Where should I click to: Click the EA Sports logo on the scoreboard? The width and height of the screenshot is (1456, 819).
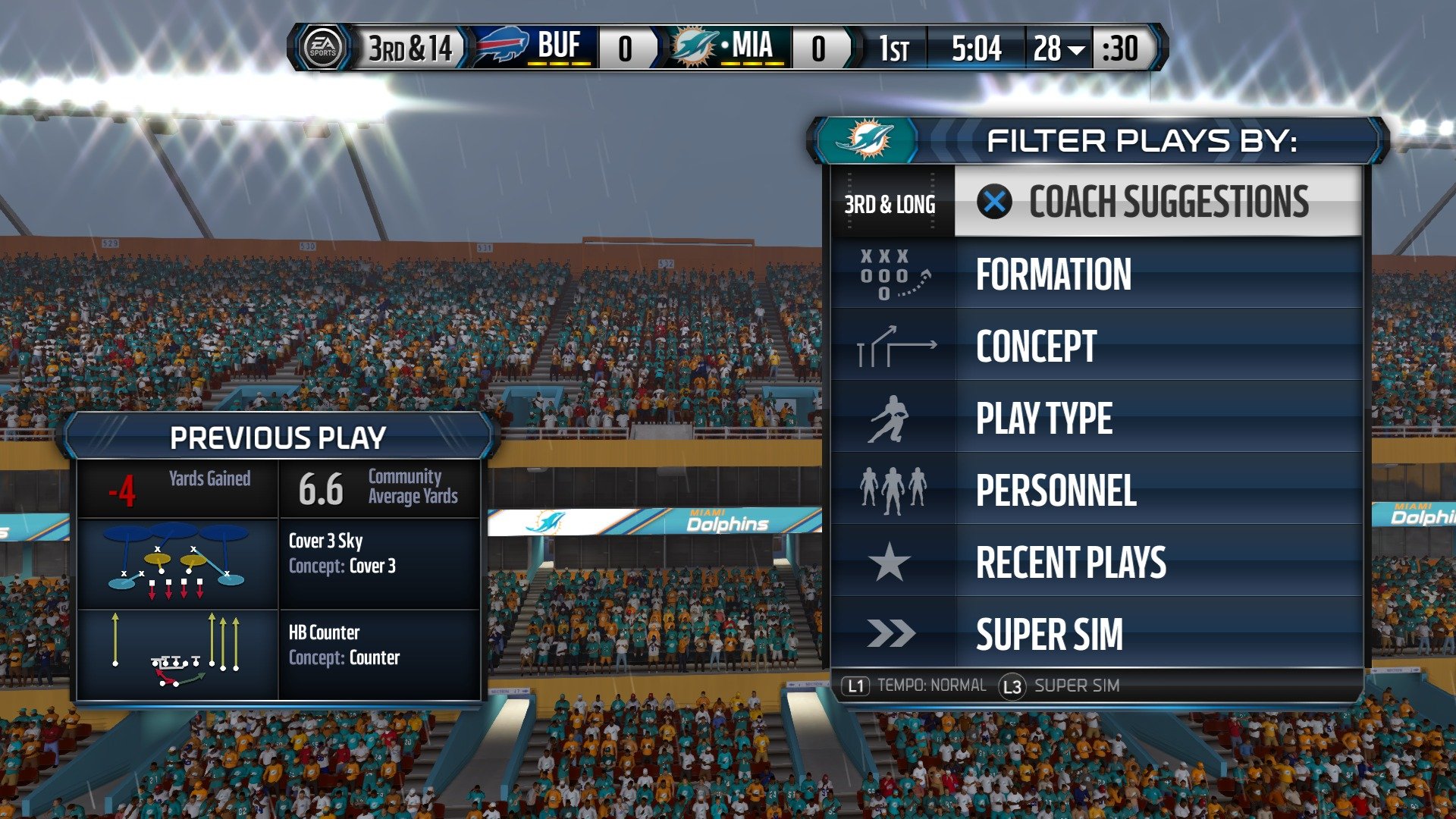click(x=324, y=48)
